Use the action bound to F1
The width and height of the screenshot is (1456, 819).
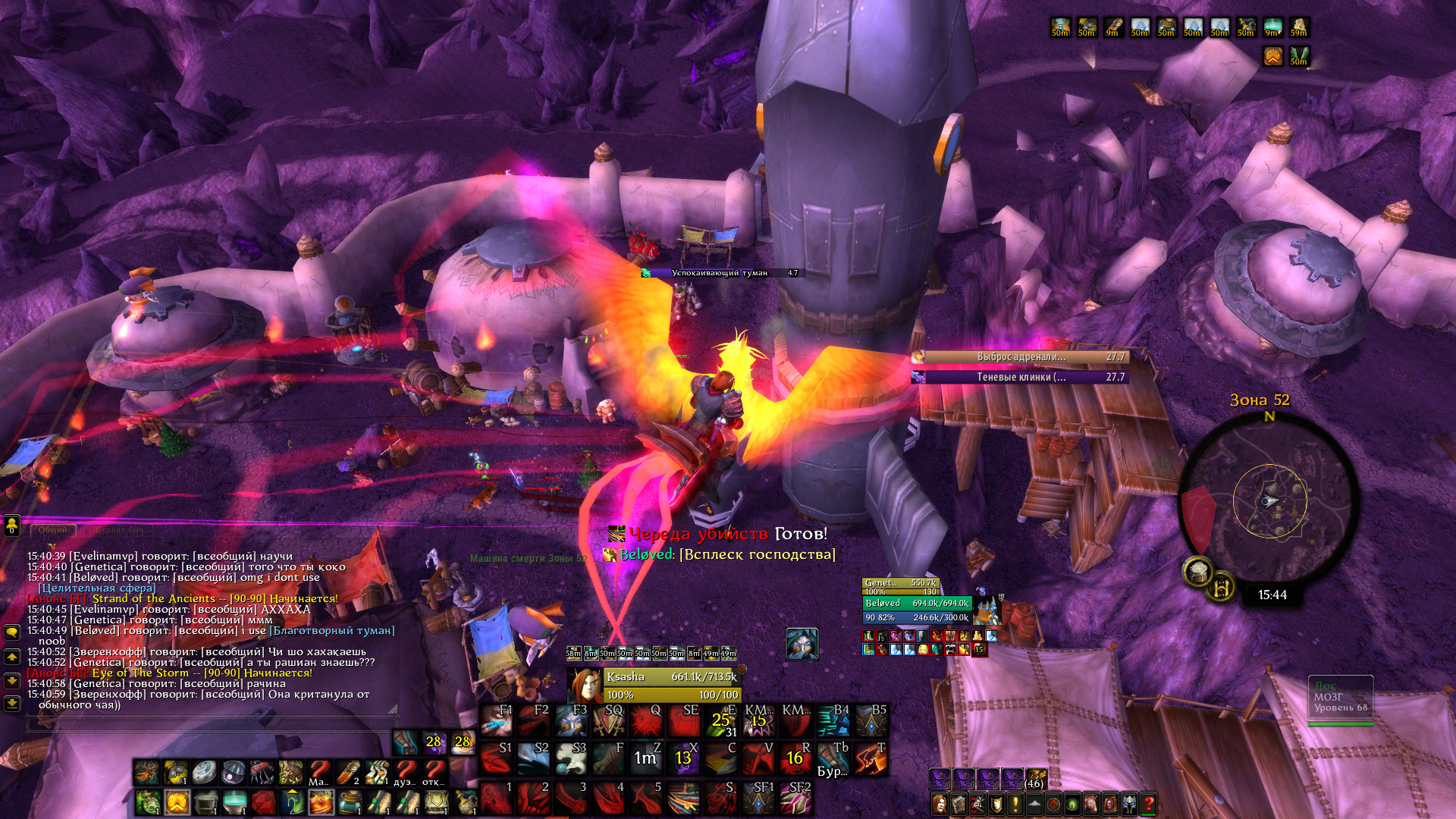[x=497, y=720]
